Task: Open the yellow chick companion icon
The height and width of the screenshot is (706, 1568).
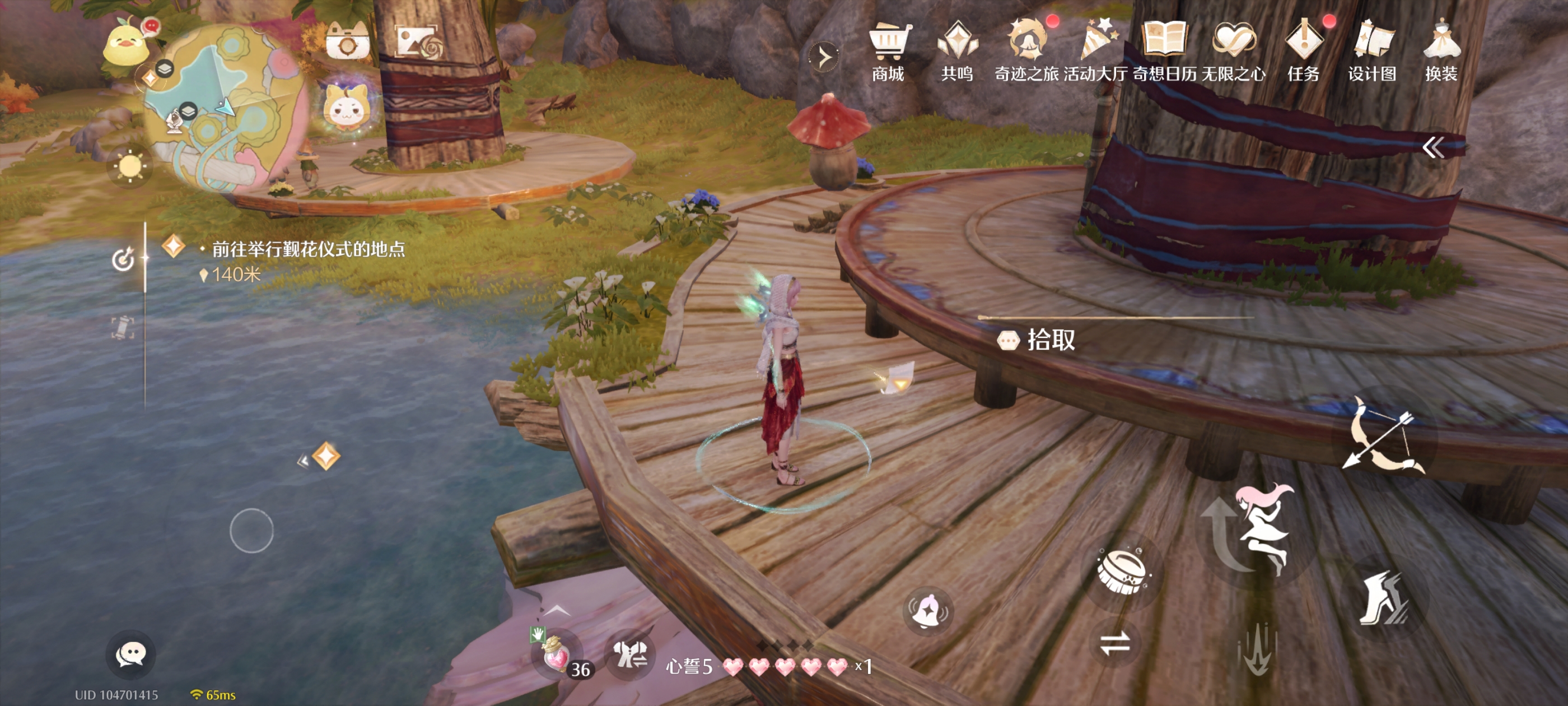Action: pos(126,43)
